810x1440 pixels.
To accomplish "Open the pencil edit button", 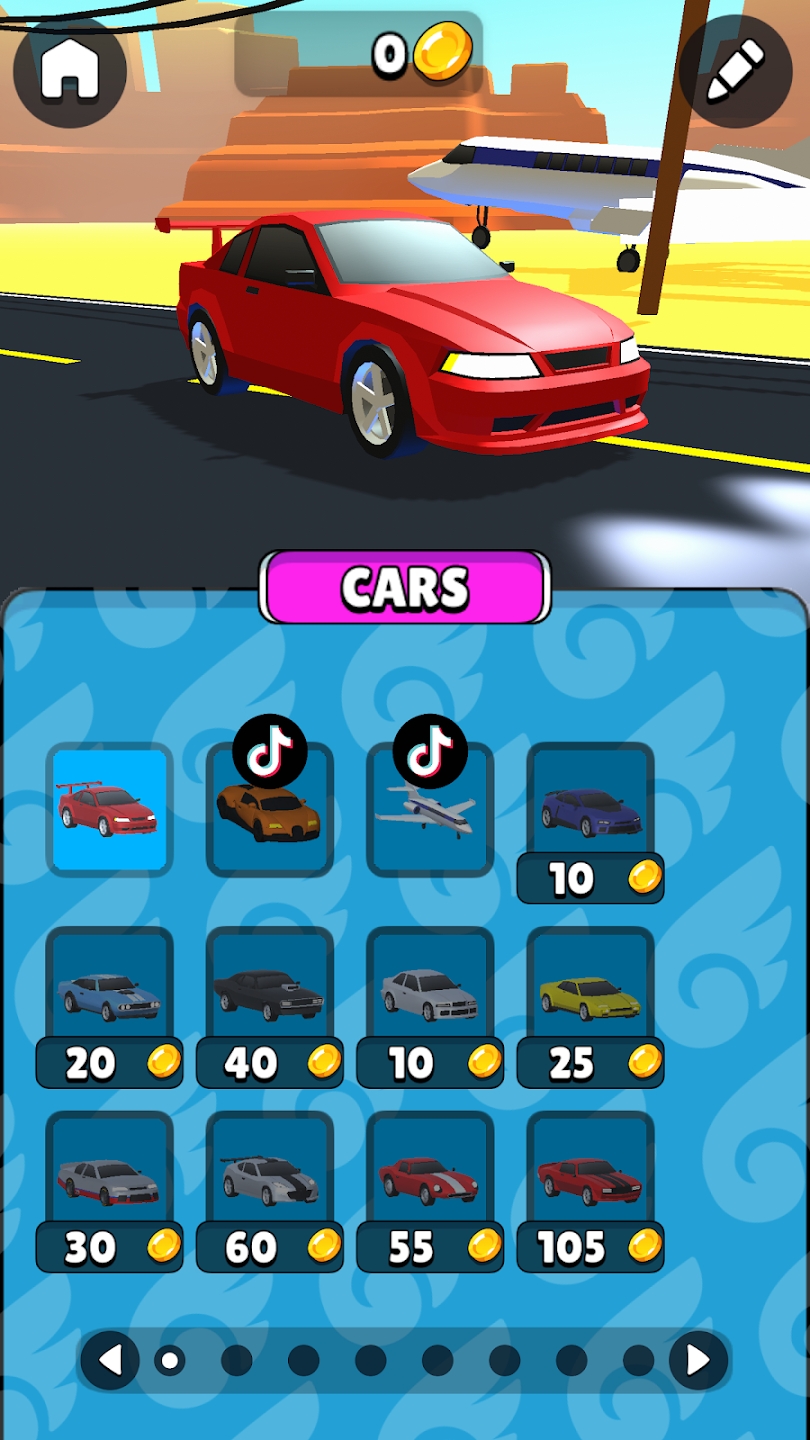I will coord(735,72).
